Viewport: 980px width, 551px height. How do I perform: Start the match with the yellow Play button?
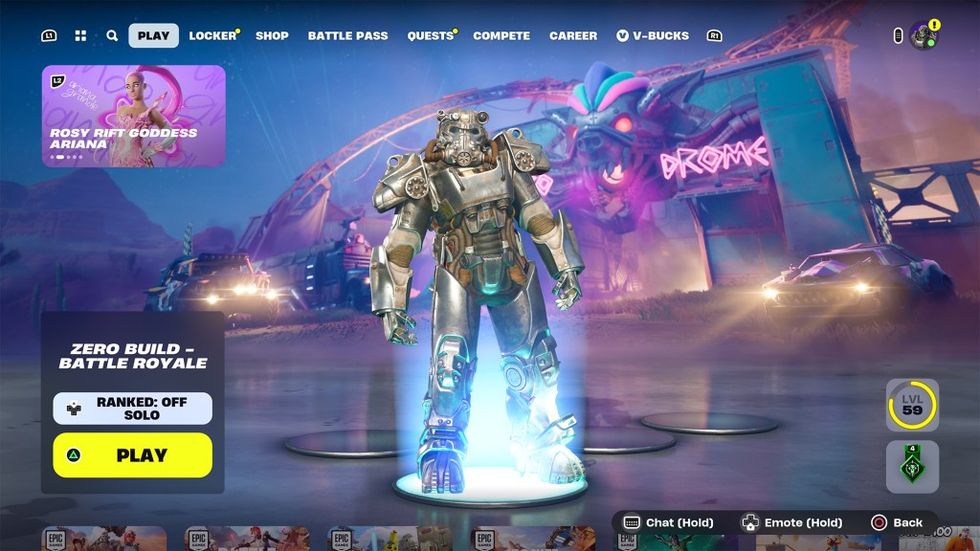[x=133, y=455]
